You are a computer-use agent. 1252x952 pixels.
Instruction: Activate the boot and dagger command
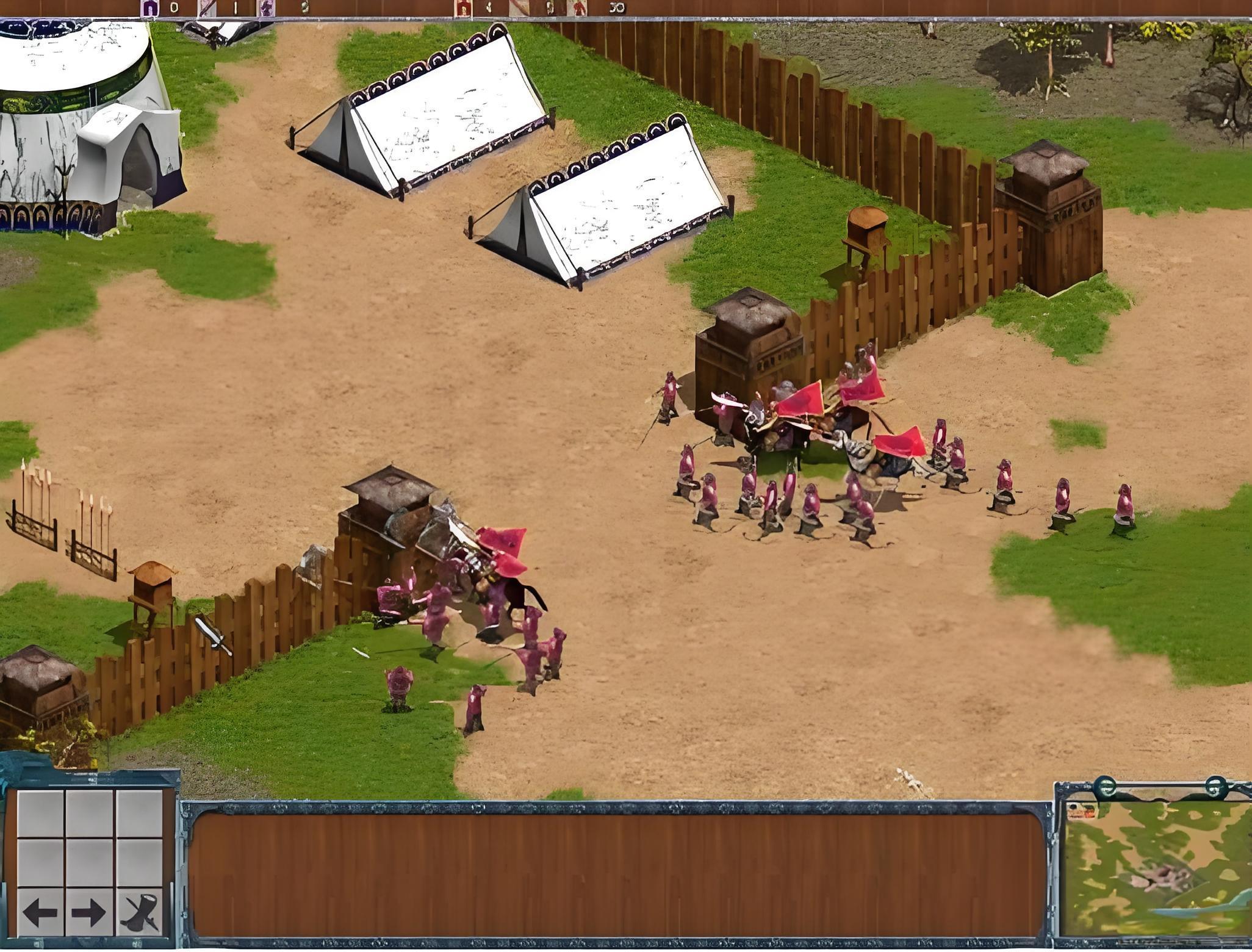pyautogui.click(x=140, y=912)
